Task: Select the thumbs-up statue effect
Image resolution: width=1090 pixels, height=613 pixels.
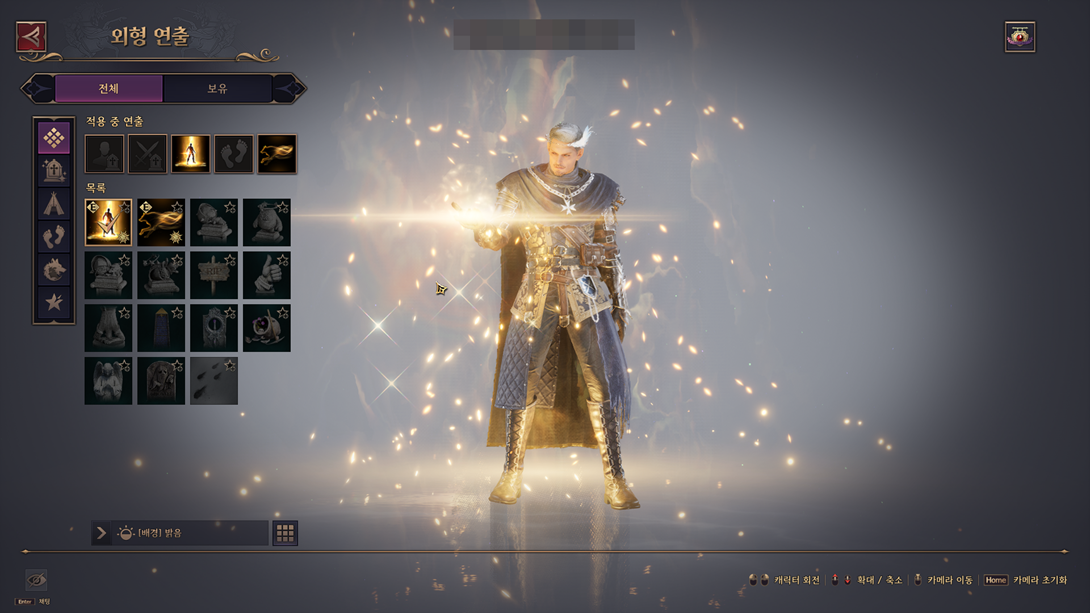Action: 267,275
